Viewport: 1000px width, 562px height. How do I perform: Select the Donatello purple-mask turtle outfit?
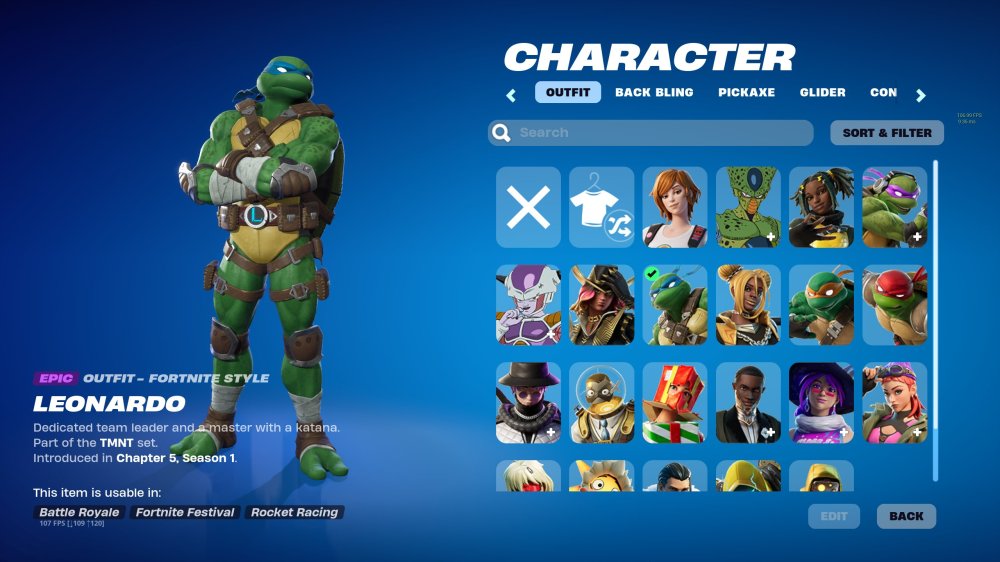pyautogui.click(x=895, y=207)
